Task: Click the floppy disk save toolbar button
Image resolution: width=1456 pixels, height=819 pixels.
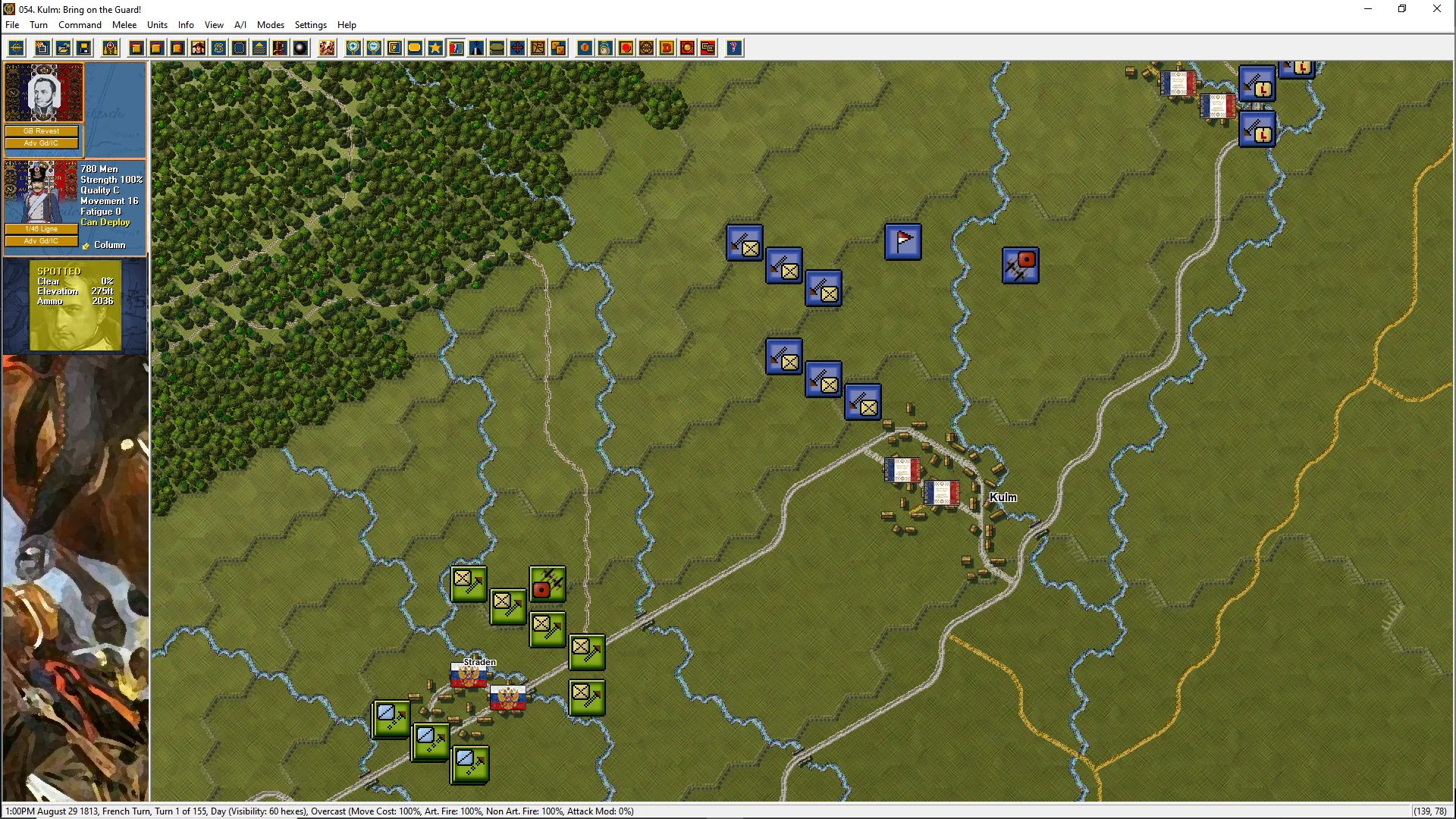Action: [x=84, y=49]
